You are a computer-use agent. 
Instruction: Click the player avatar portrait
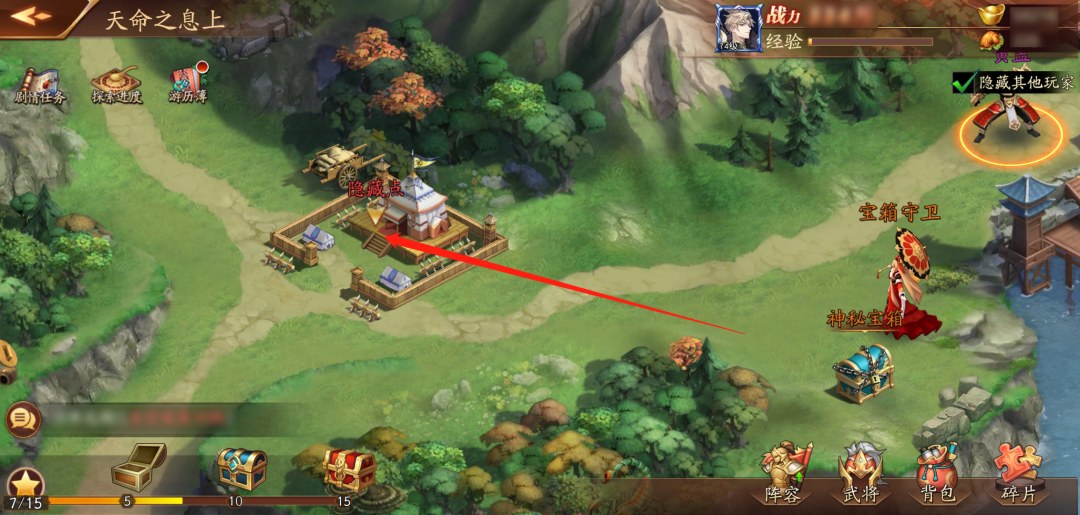738,28
